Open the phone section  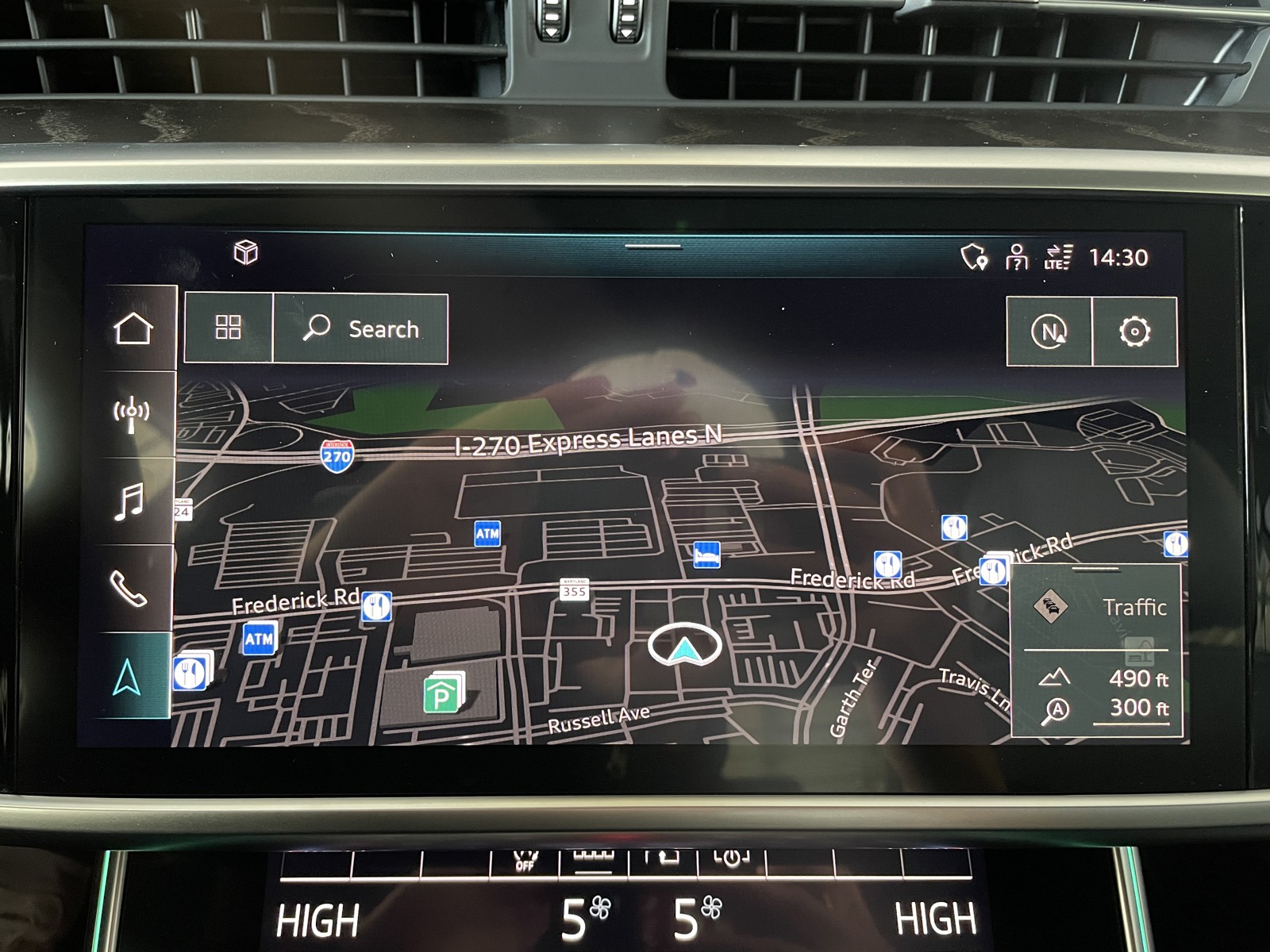(129, 589)
